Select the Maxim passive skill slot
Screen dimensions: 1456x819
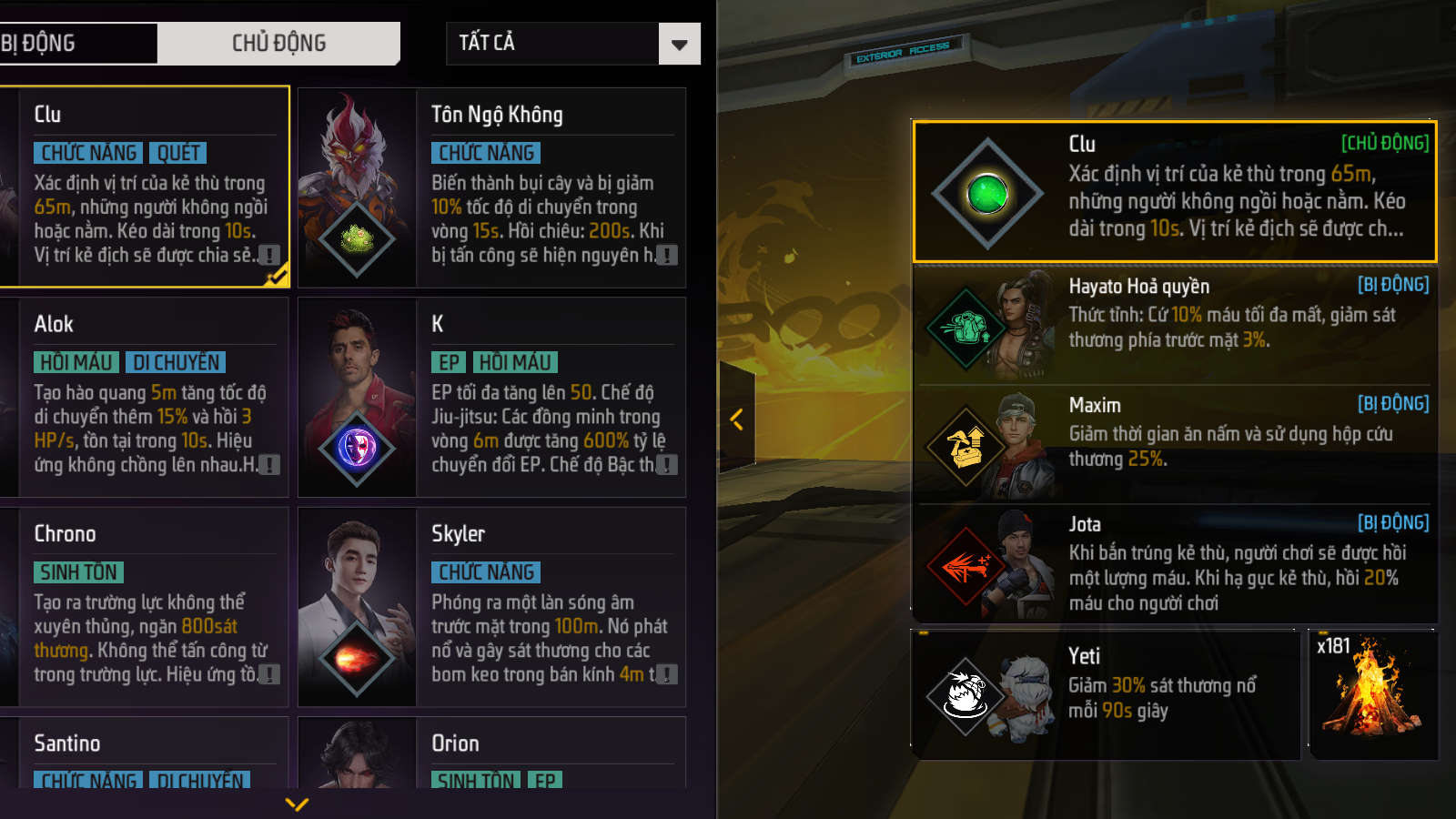[x=1174, y=443]
